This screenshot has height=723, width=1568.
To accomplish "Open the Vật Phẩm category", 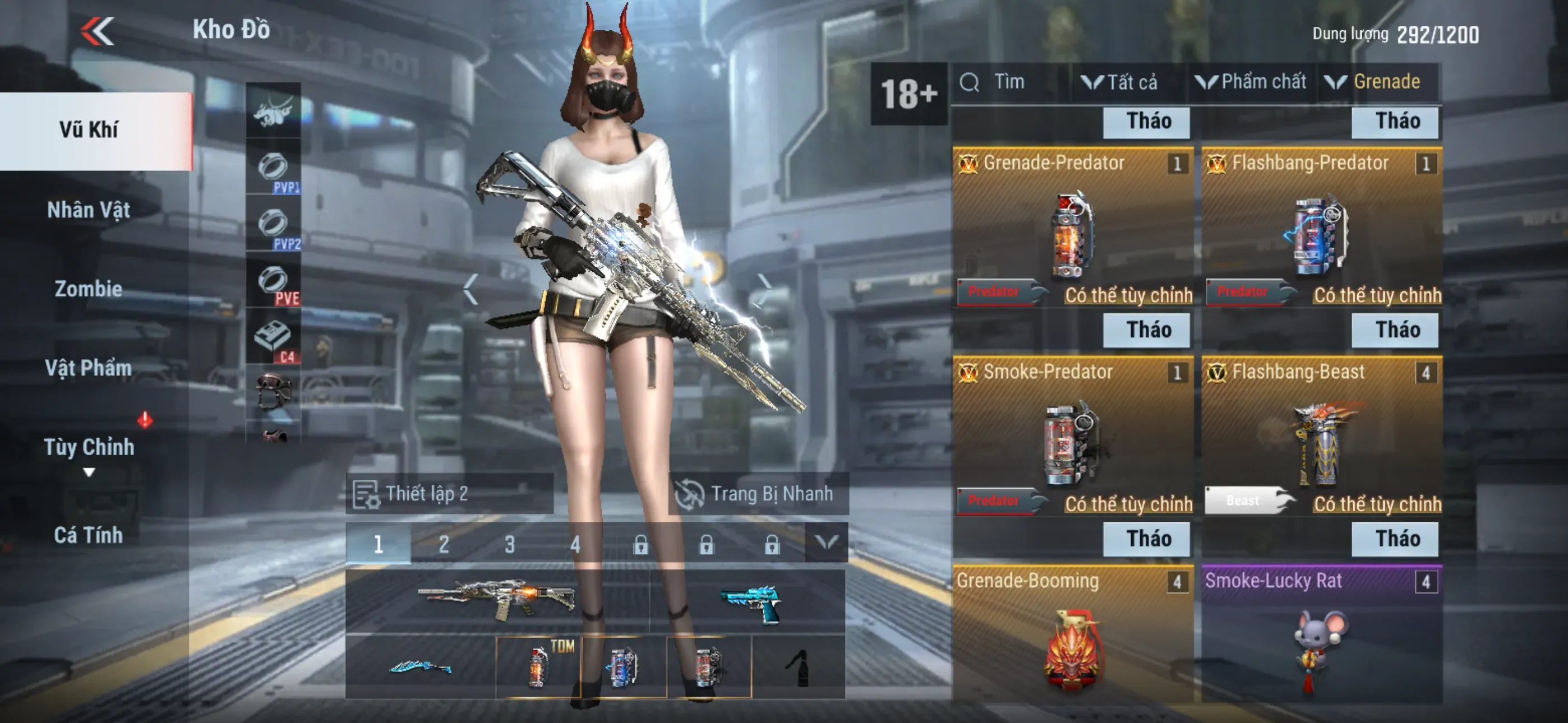I will coord(89,368).
